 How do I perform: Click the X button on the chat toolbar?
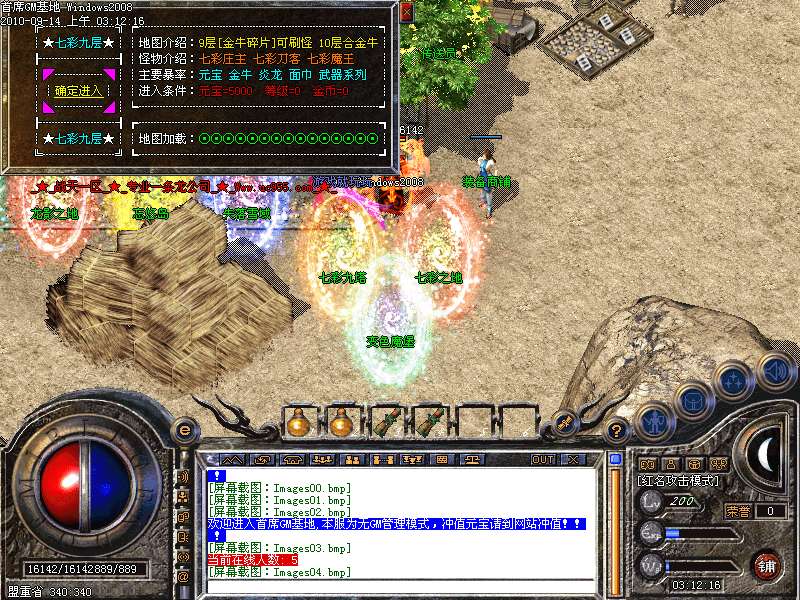click(573, 460)
